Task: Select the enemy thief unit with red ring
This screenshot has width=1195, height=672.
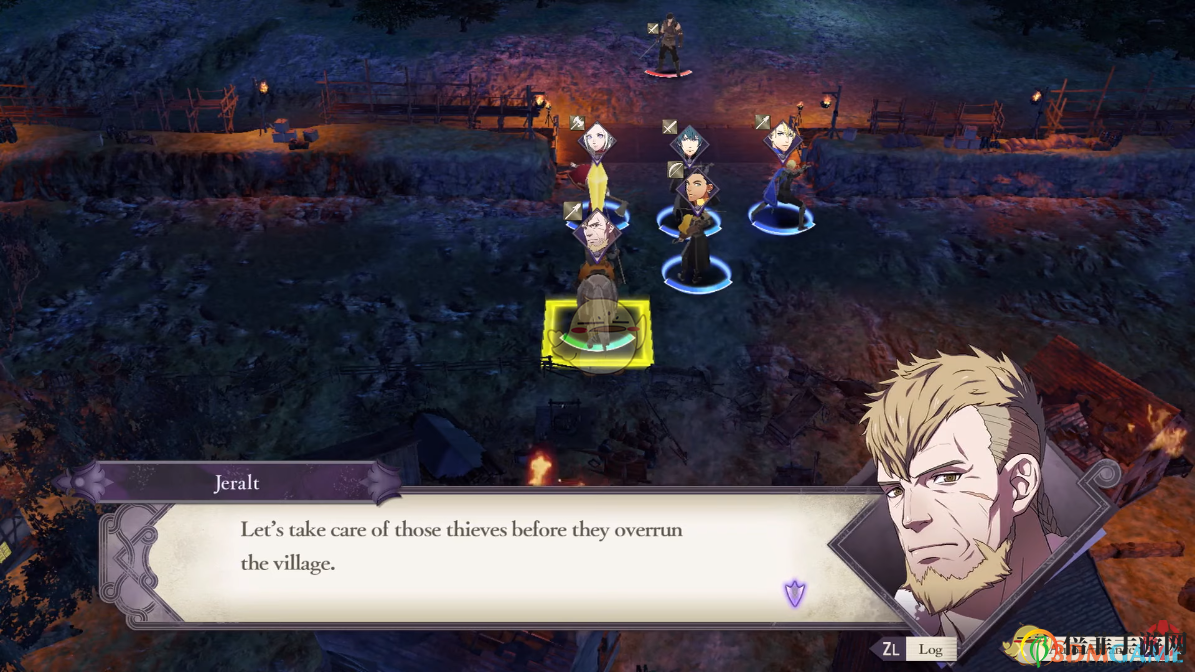Action: (x=668, y=46)
